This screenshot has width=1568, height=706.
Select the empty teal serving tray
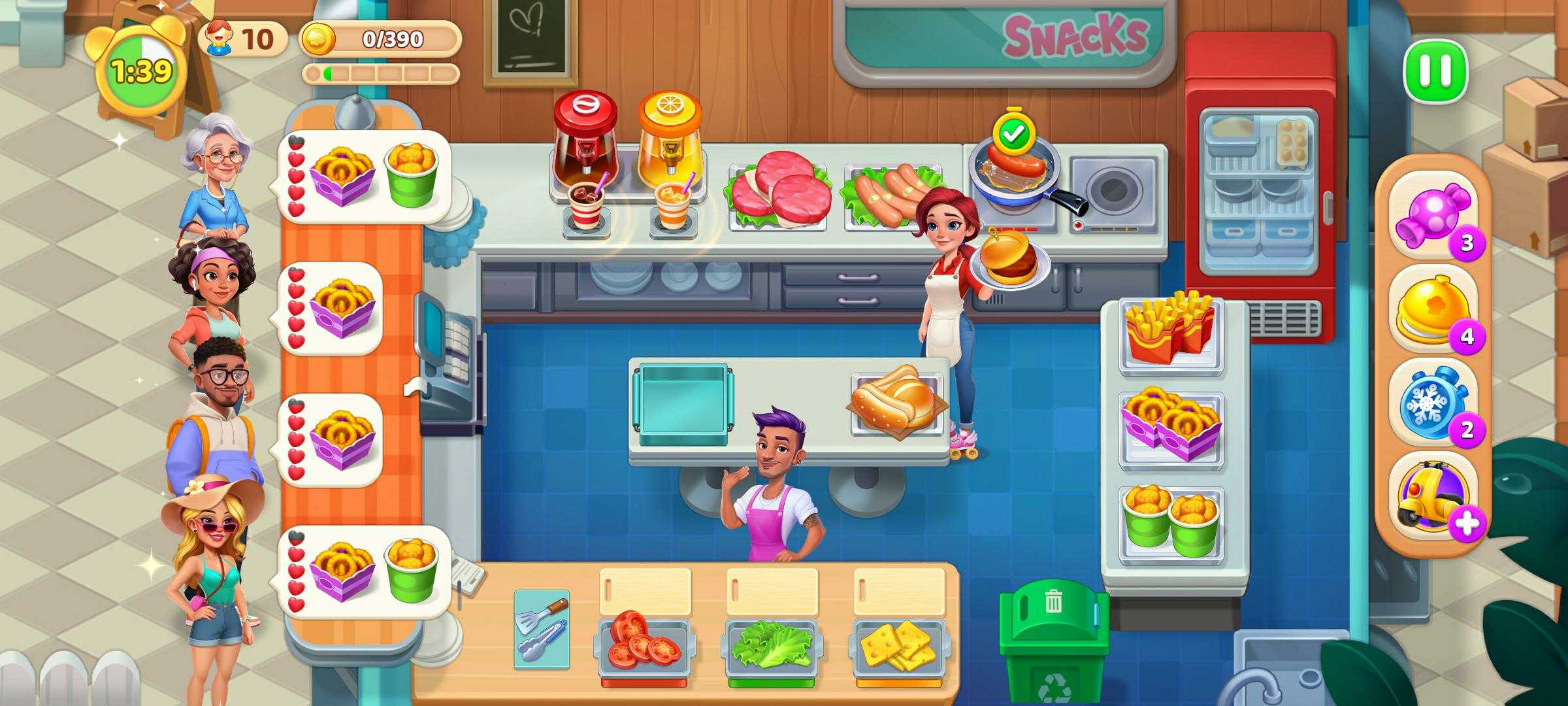click(683, 400)
